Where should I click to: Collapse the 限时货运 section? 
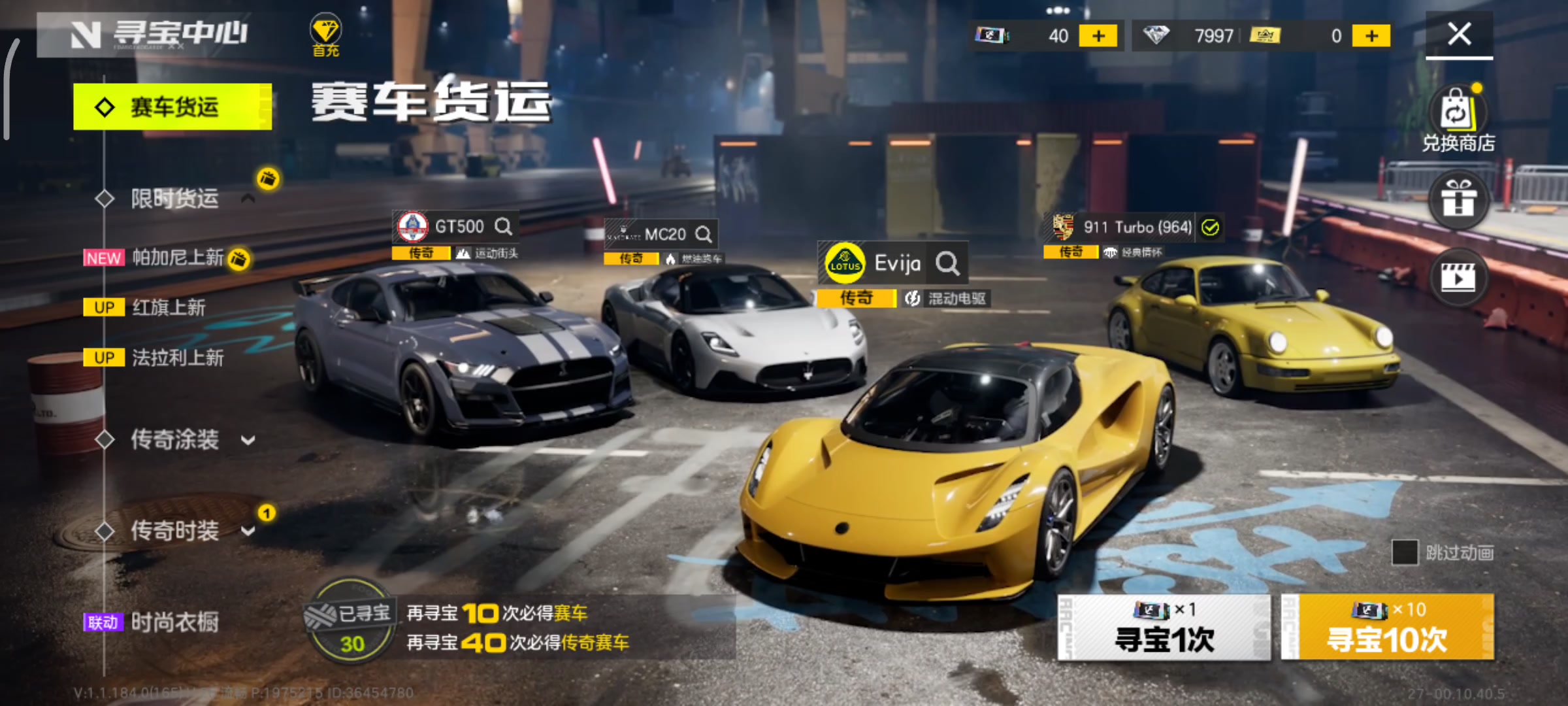[248, 198]
